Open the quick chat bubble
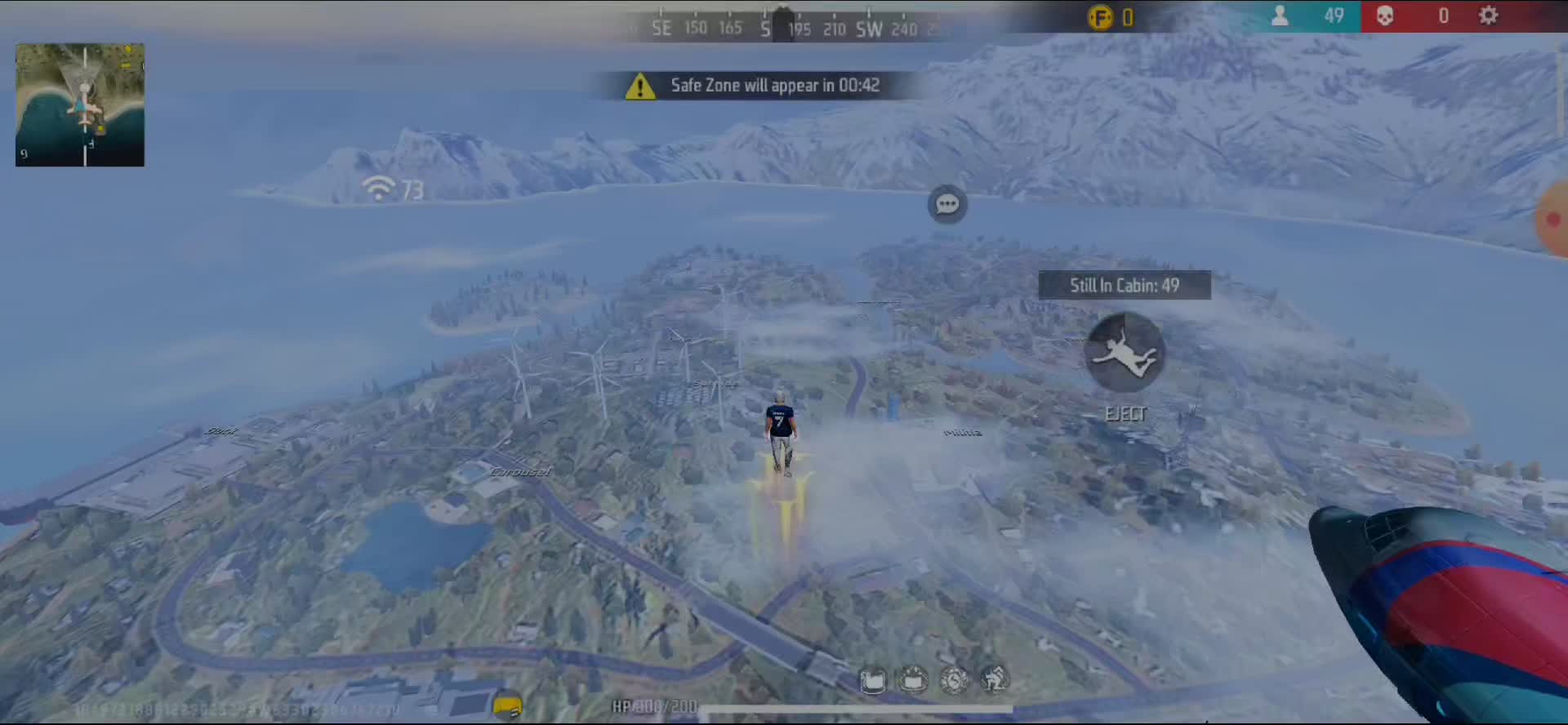Image resolution: width=1568 pixels, height=725 pixels. click(947, 204)
